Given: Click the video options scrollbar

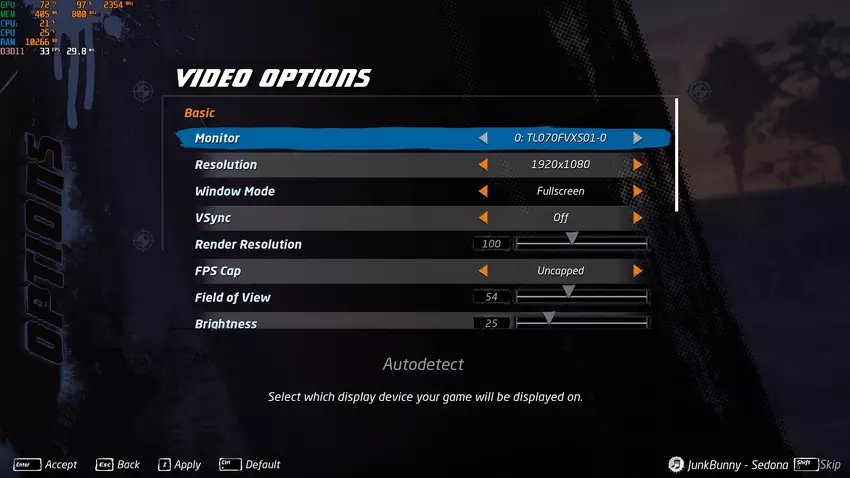Looking at the screenshot, I should [677, 155].
